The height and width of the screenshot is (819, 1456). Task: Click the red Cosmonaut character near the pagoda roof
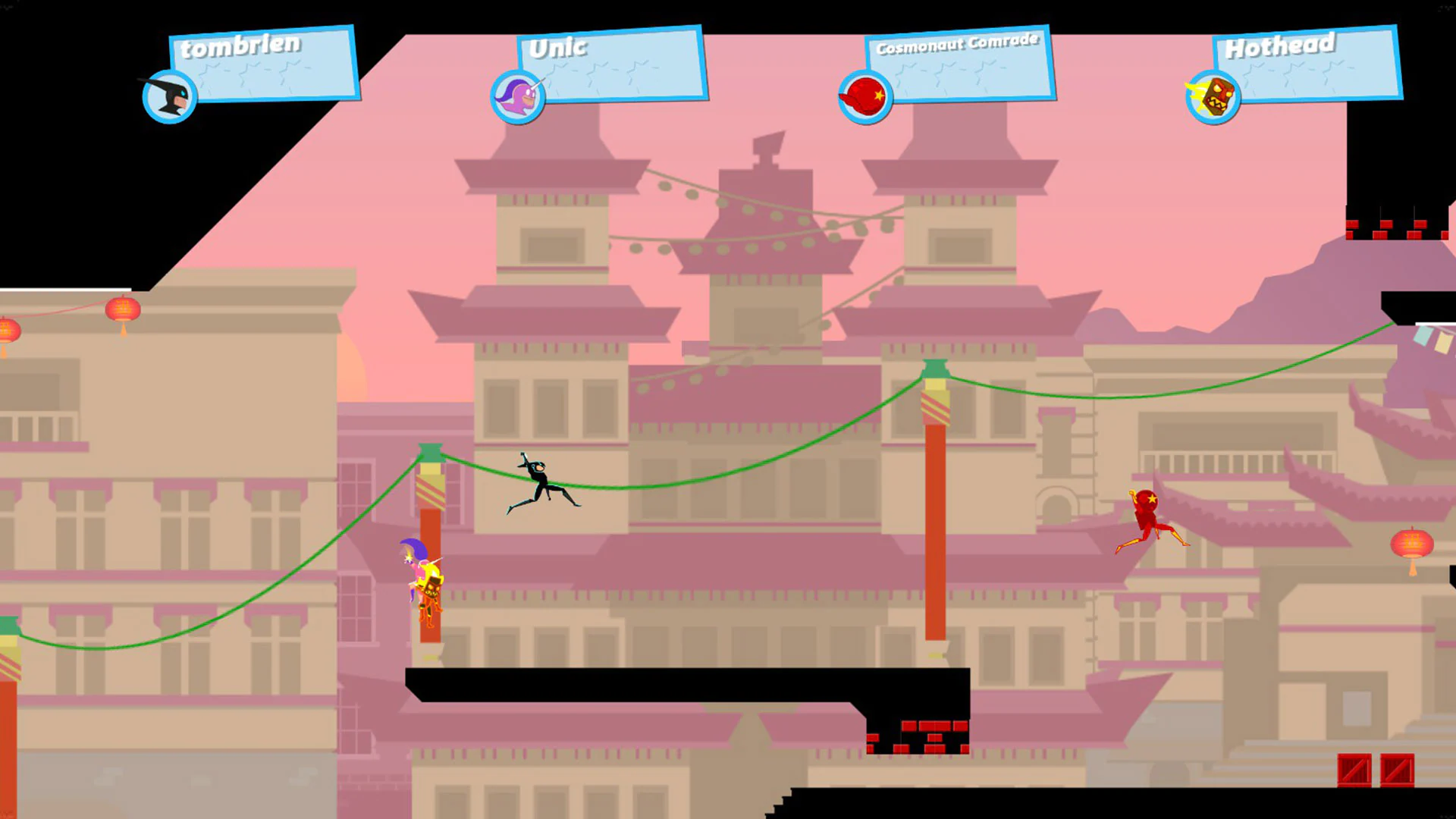[x=1149, y=519]
